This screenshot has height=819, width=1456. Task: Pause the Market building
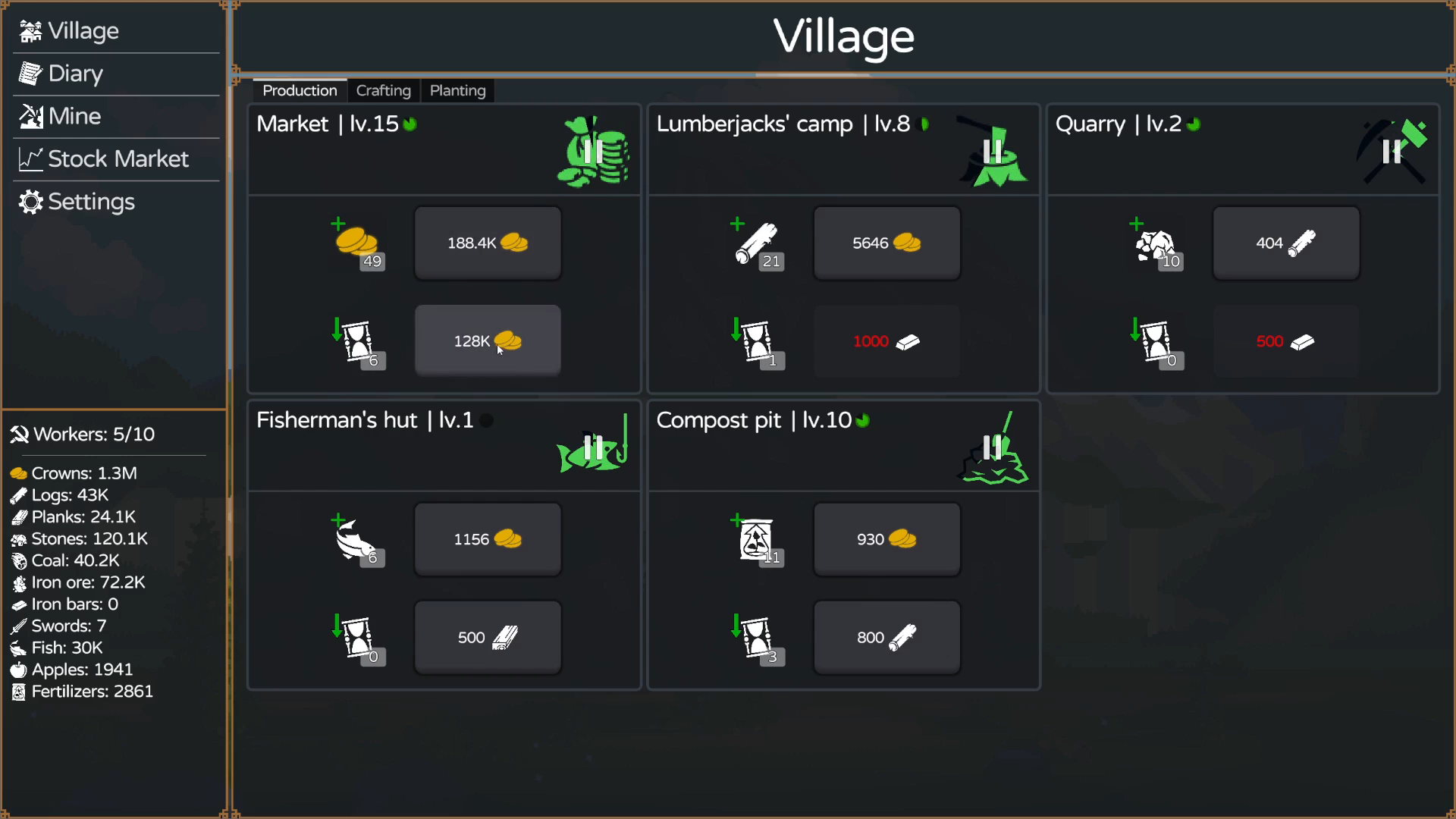coord(594,152)
